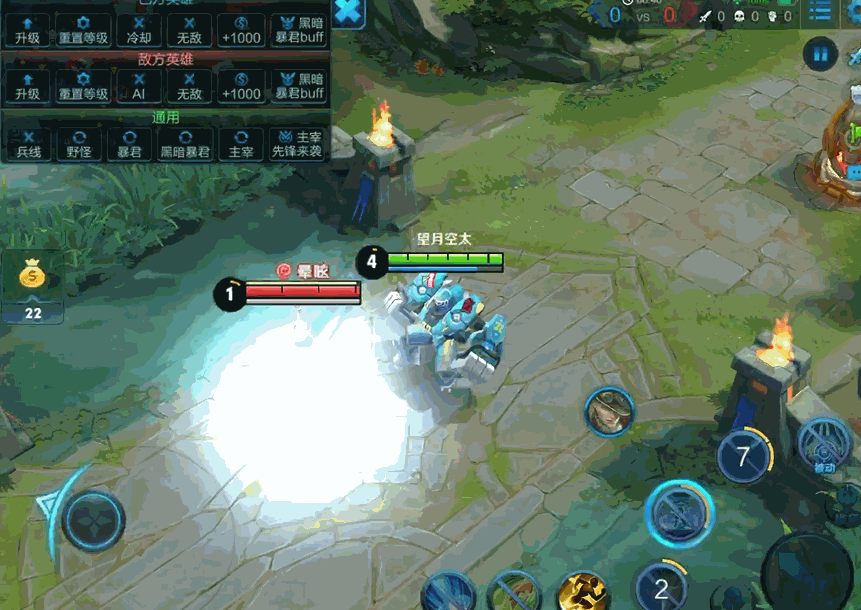Refresh jungle monsters with 野怪 button
Screen dimensions: 861x610
pyautogui.click(x=79, y=145)
